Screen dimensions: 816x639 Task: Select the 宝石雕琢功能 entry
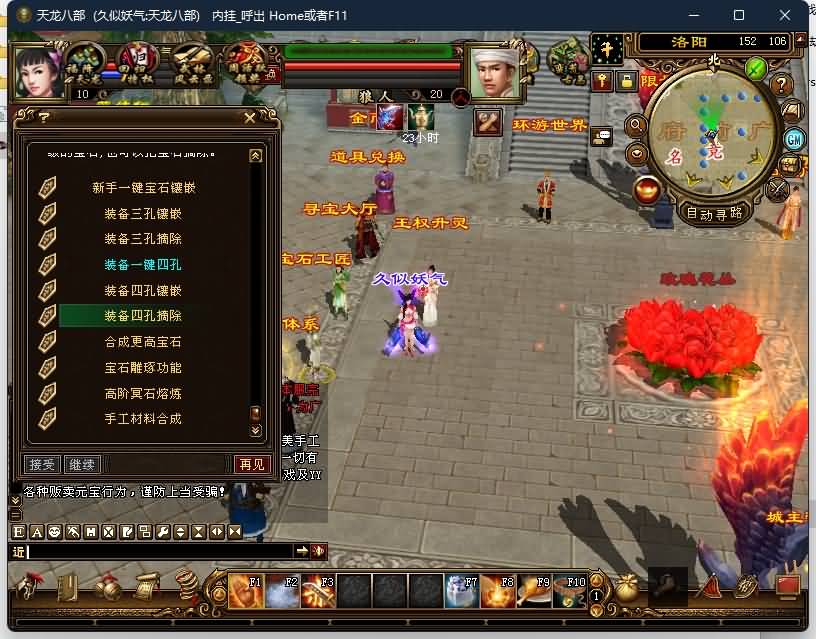[143, 368]
